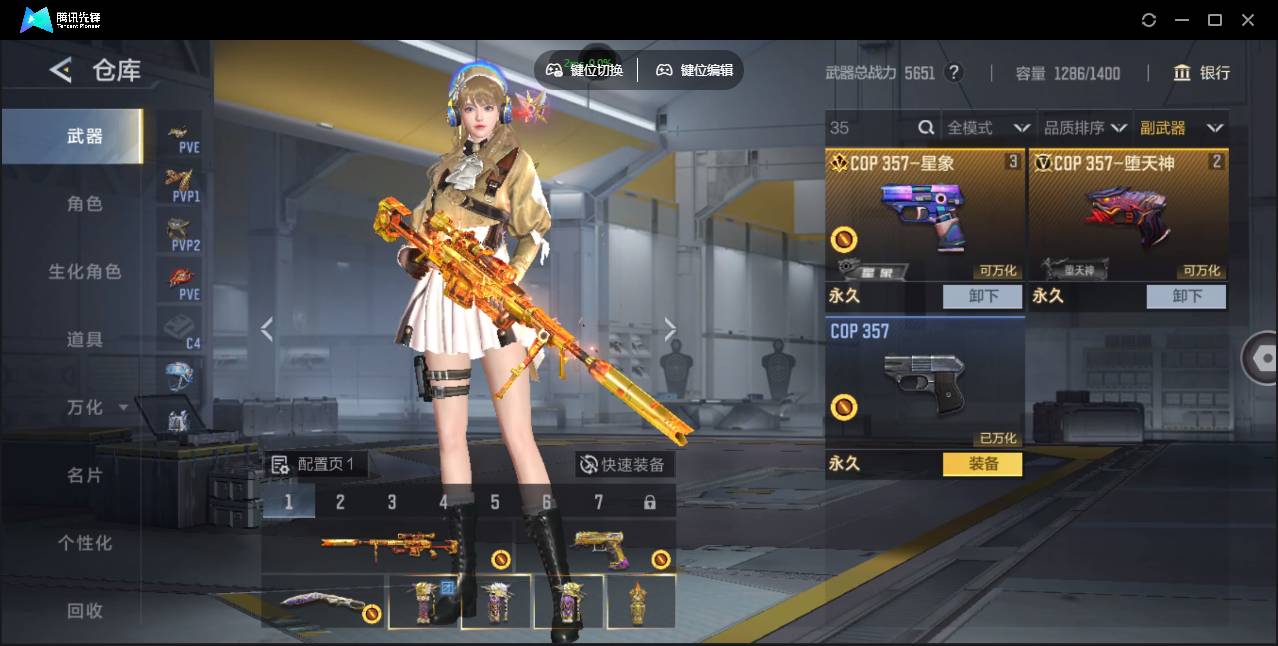The height and width of the screenshot is (646, 1278).
Task: Select the 道具 items tab
Action: click(85, 340)
